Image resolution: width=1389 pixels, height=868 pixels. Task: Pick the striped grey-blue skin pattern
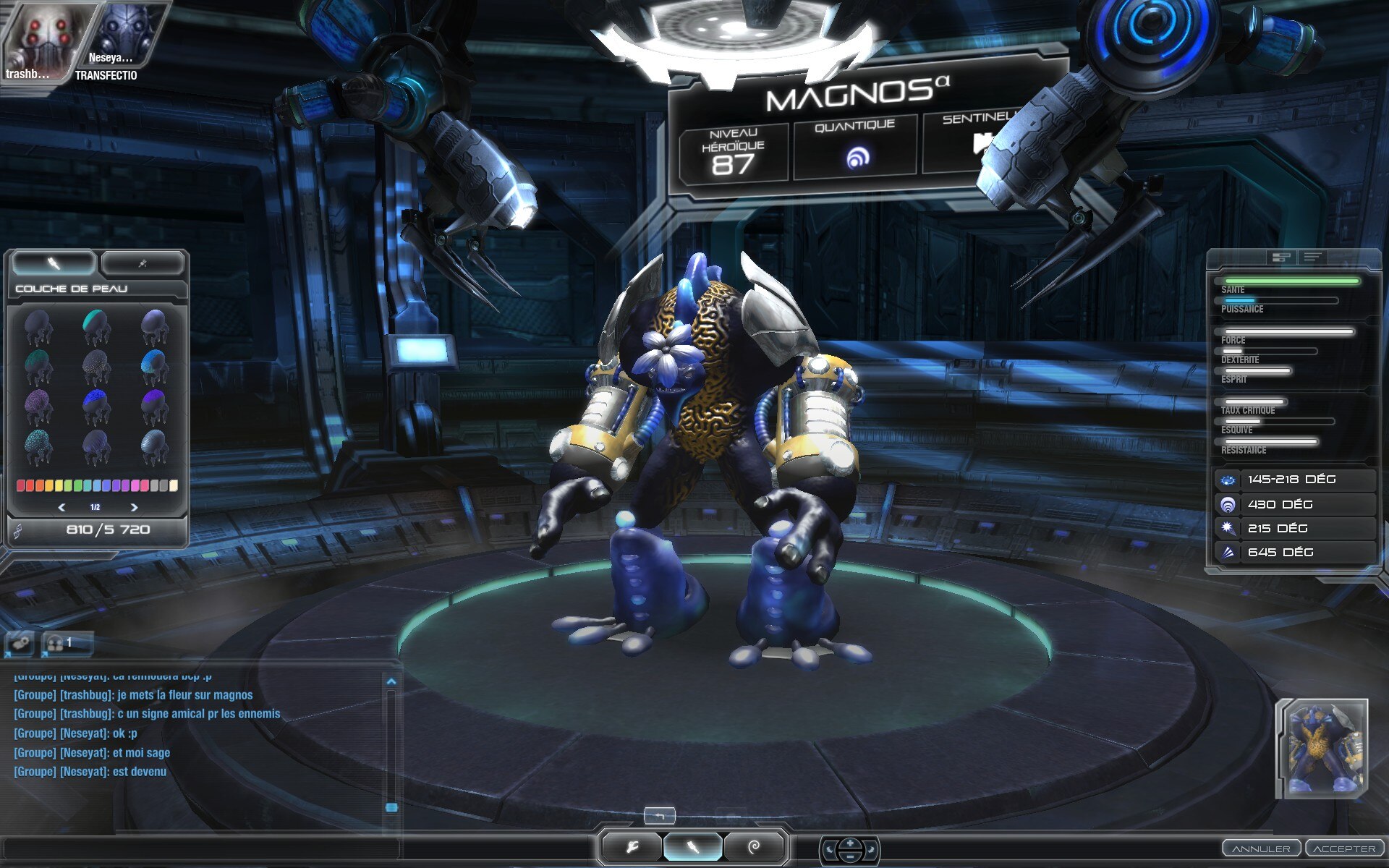coord(153,446)
